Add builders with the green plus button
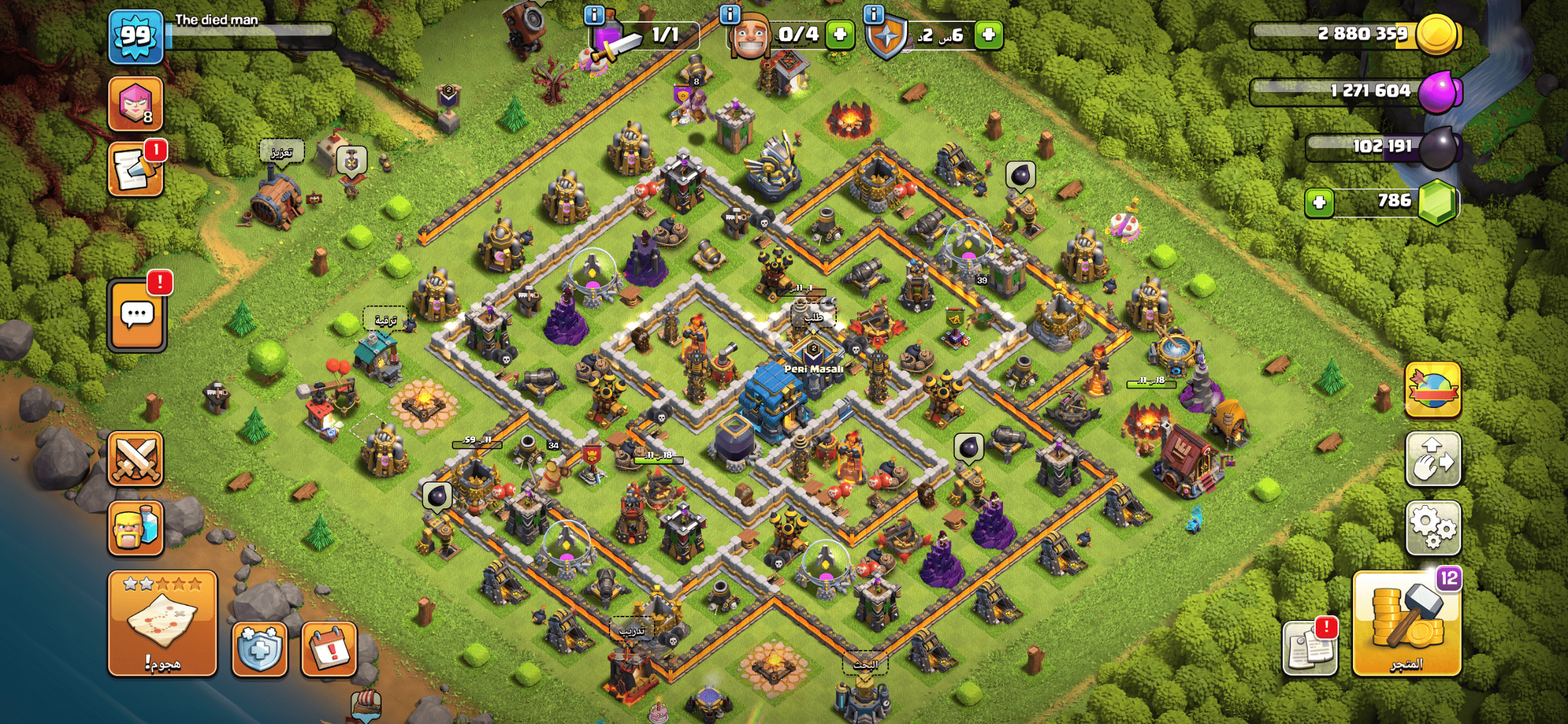Image resolution: width=1568 pixels, height=724 pixels. [x=839, y=34]
